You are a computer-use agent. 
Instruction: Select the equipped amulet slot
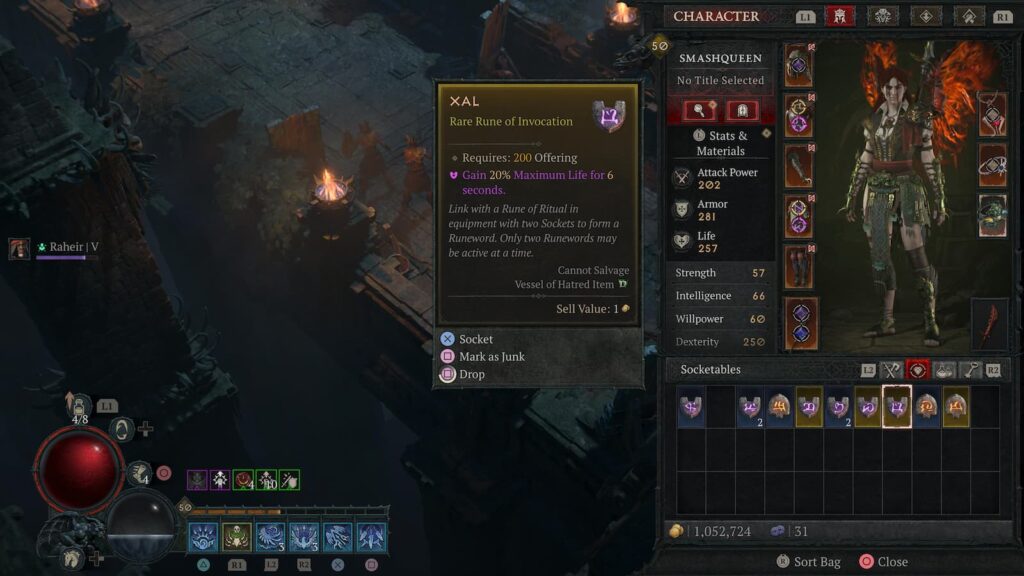992,114
